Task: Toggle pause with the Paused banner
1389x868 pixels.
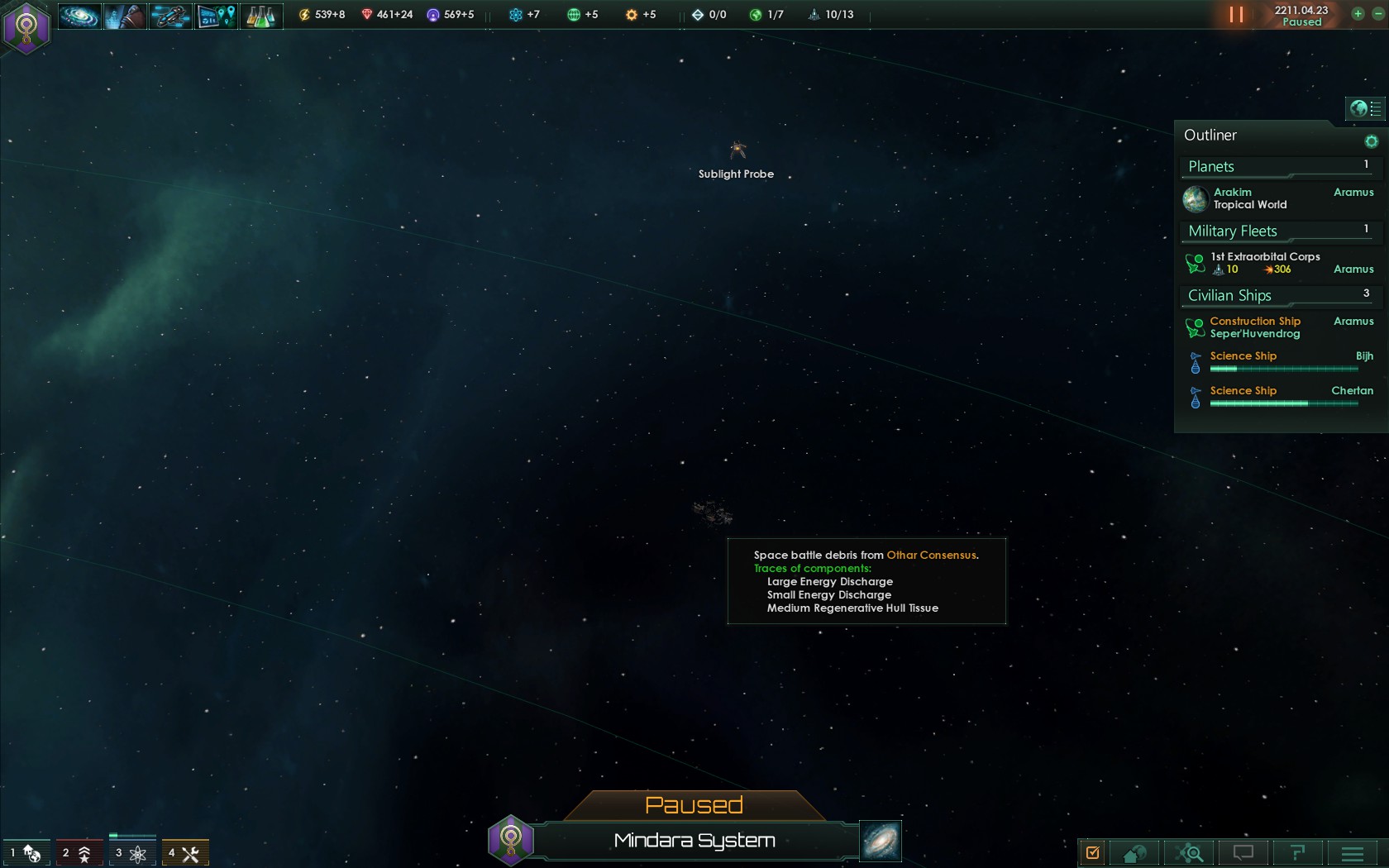Action: click(694, 804)
